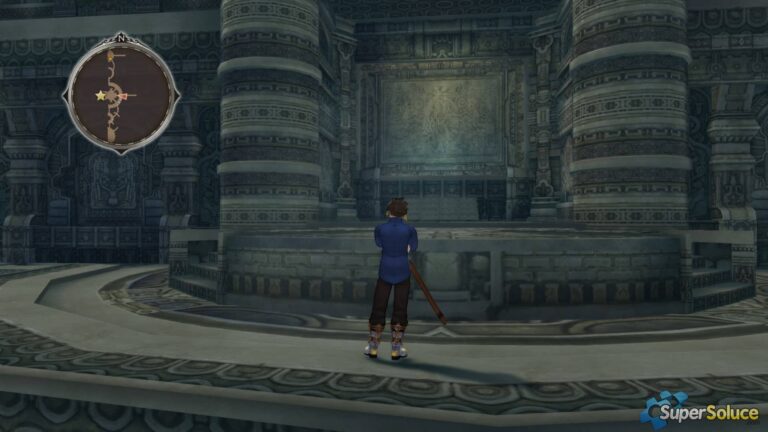The width and height of the screenshot is (768, 432).
Task: Select the red player arrow on the minimap
Action: pos(126,96)
